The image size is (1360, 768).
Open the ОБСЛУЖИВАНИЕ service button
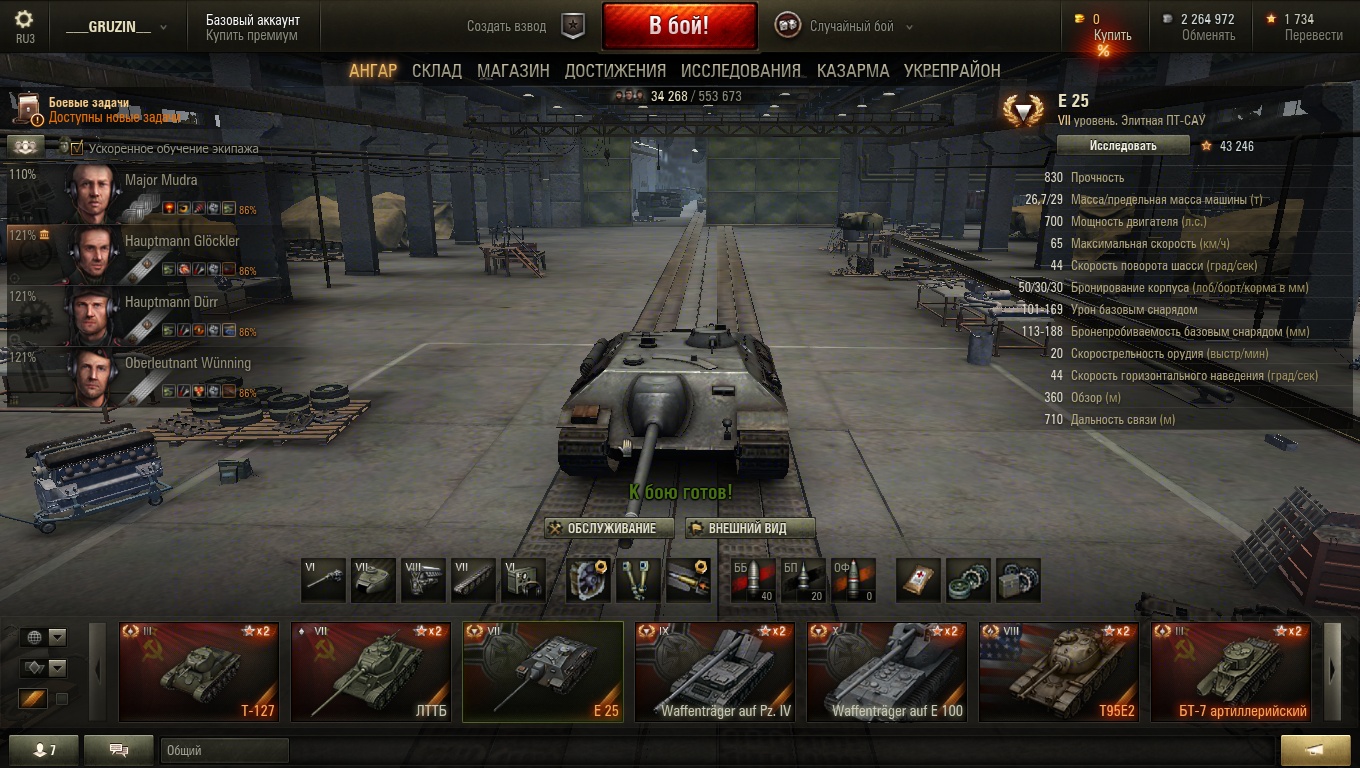tap(602, 528)
